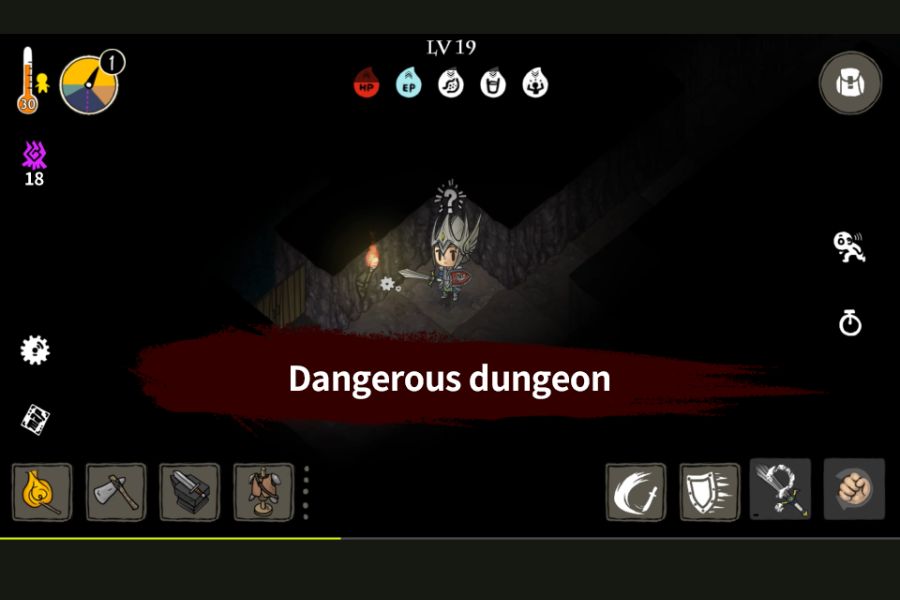900x600 pixels.
Task: Tap the stopwatch timer icon
Action: pos(850,323)
